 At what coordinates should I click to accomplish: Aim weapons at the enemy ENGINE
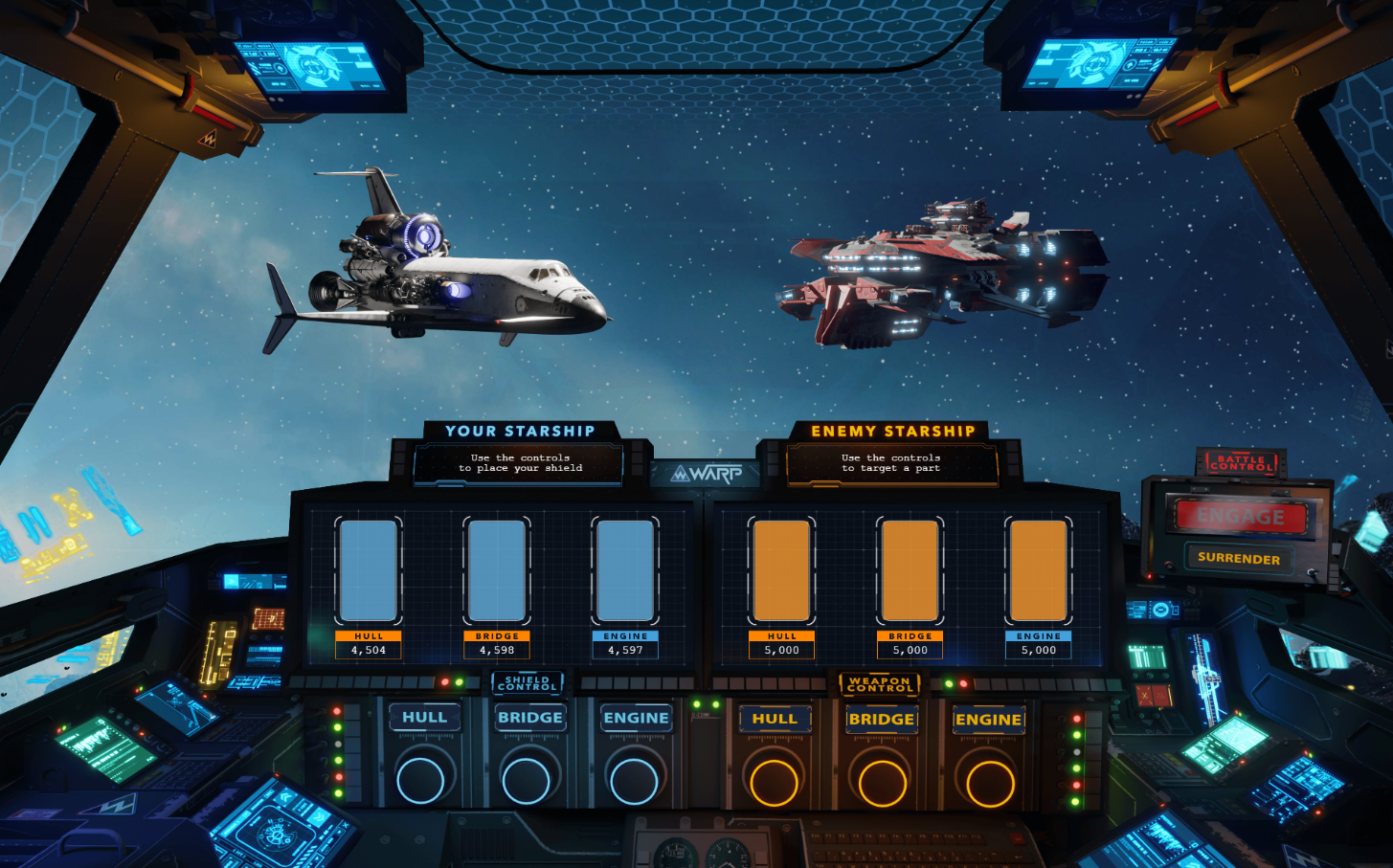pos(988,719)
